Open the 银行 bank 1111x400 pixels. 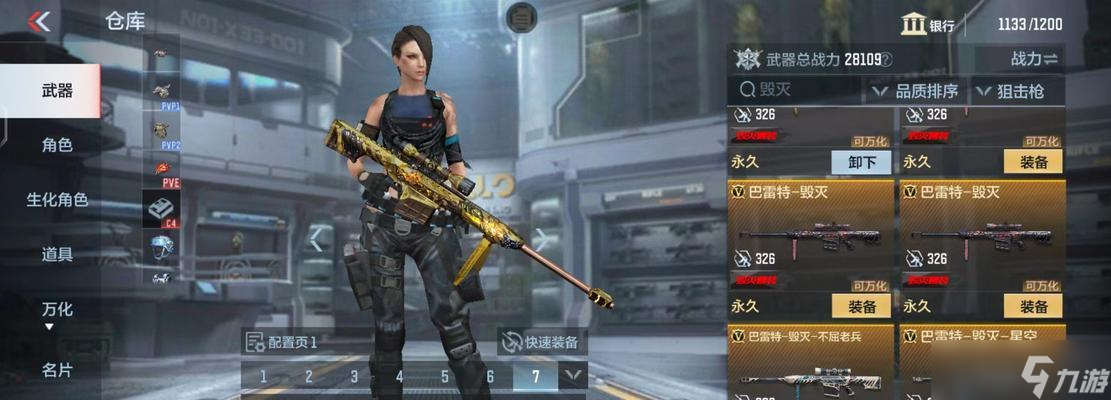tap(927, 25)
